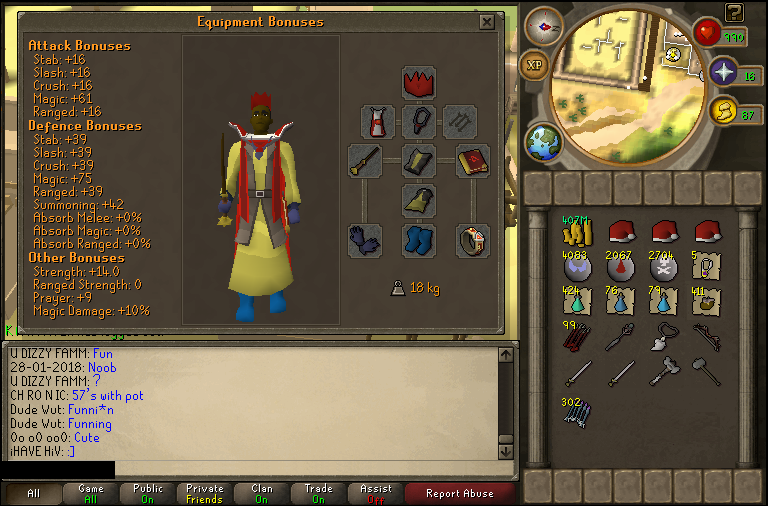
Task: Click the equipped staff weapon slot
Action: coord(364,161)
